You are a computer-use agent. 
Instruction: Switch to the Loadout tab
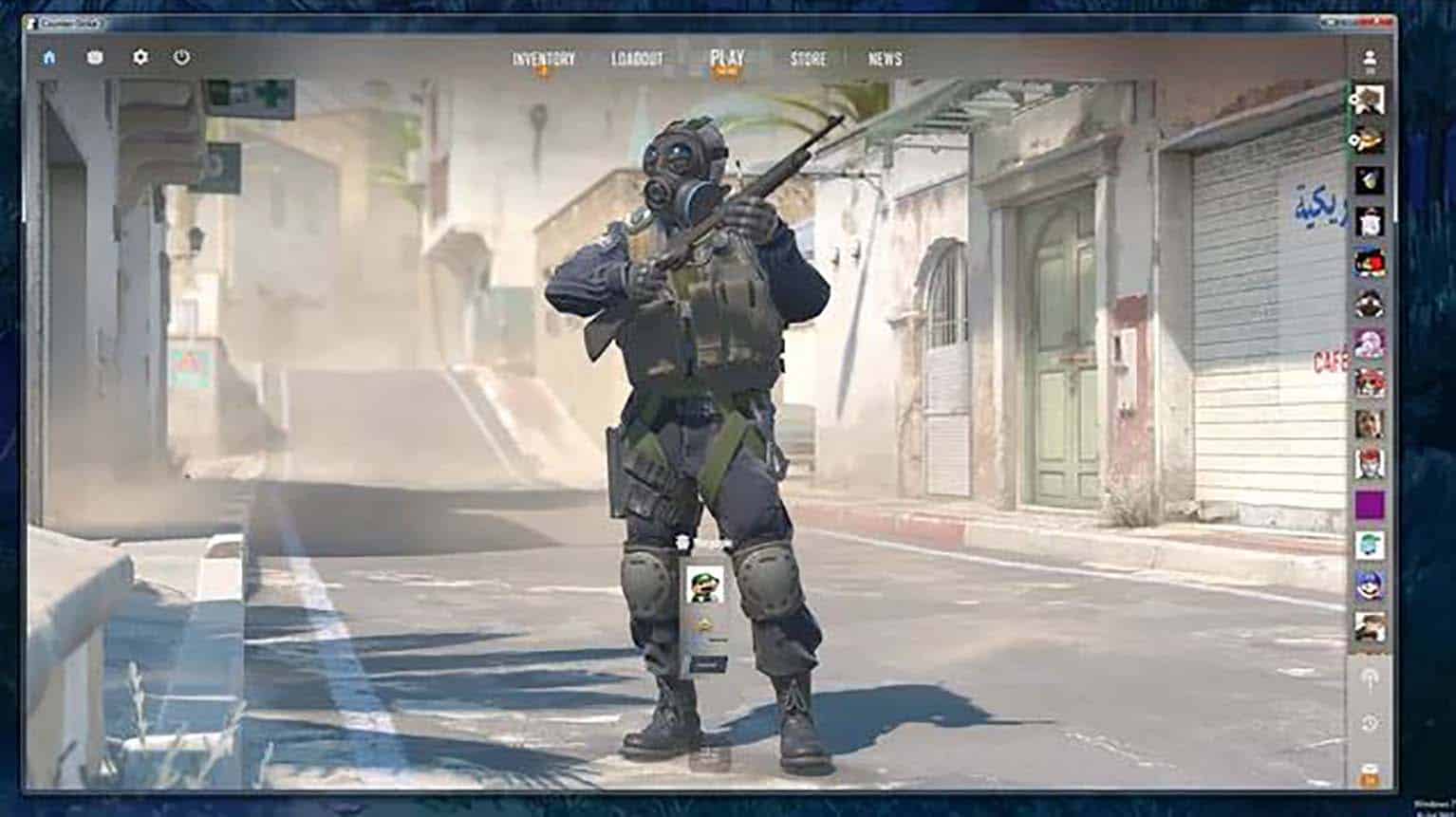coord(637,59)
